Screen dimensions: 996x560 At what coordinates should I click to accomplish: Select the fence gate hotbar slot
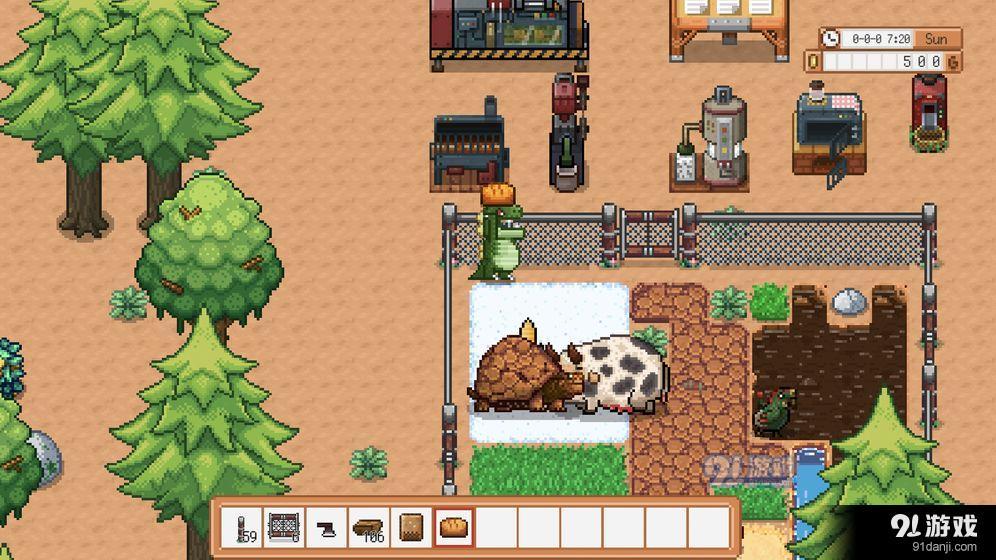tap(285, 528)
